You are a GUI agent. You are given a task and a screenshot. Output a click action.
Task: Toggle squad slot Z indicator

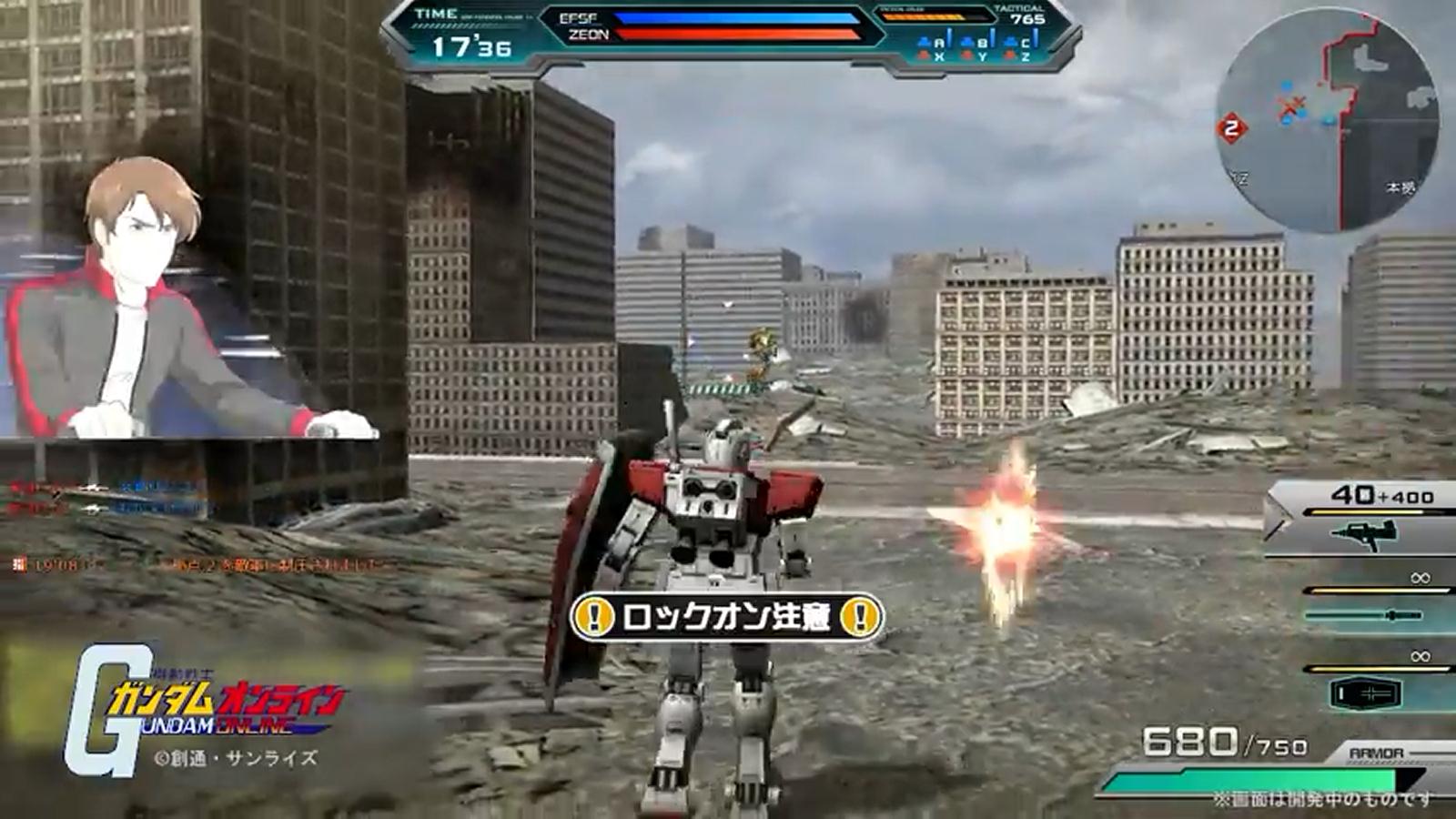tap(1026, 55)
